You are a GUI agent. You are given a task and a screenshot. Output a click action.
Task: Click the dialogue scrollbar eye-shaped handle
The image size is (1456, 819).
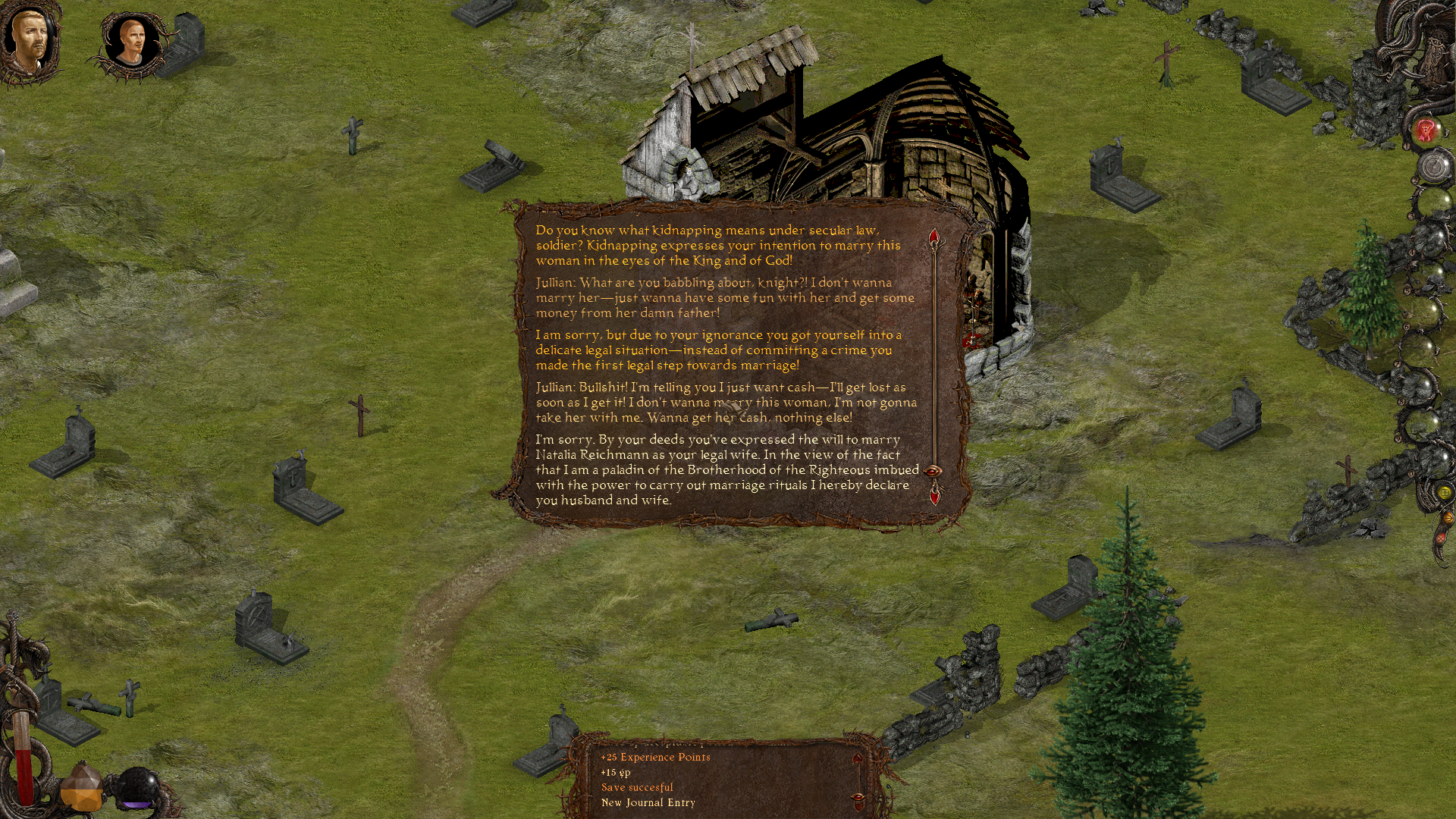tap(934, 471)
